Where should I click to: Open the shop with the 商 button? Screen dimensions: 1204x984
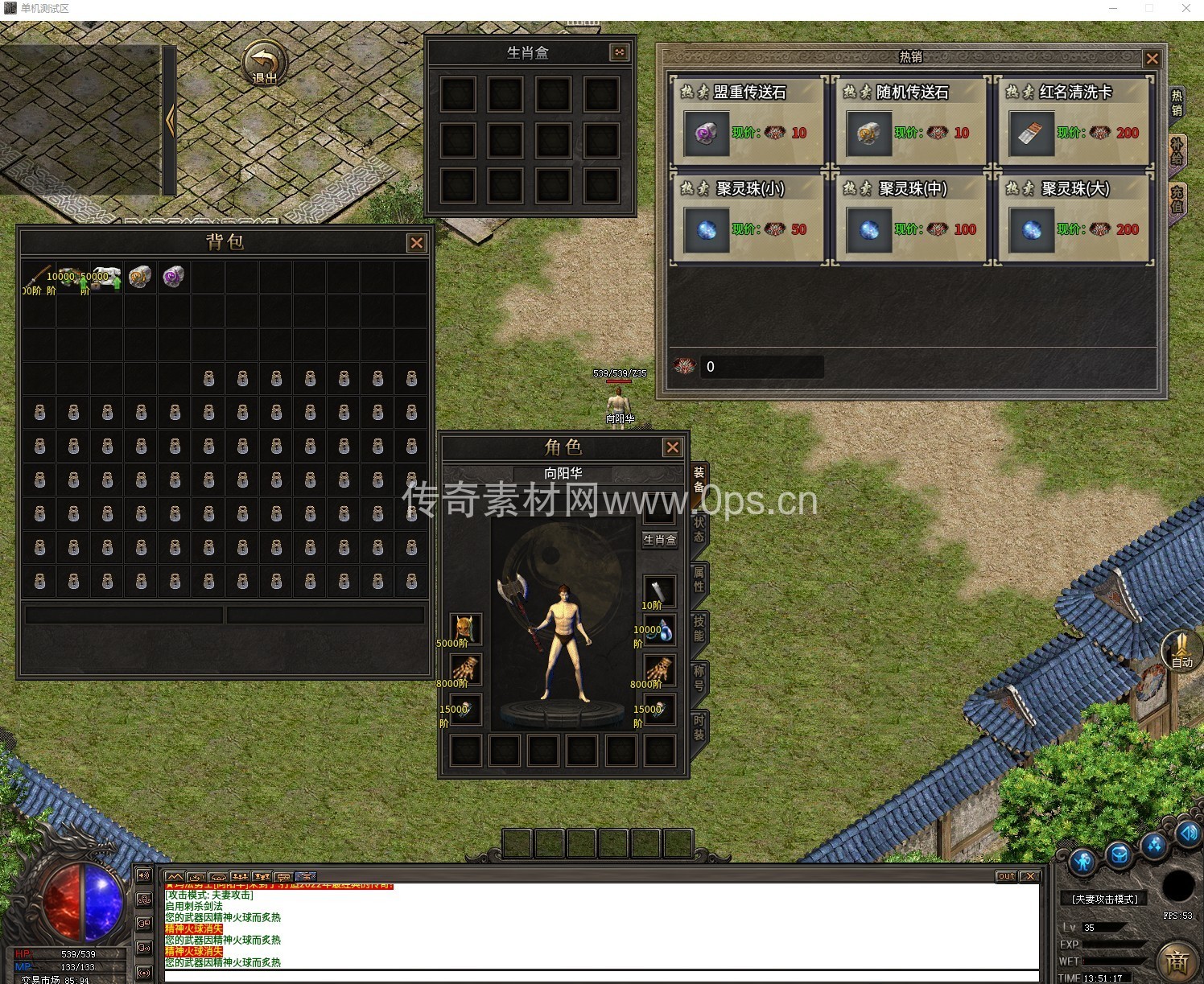[x=1177, y=961]
